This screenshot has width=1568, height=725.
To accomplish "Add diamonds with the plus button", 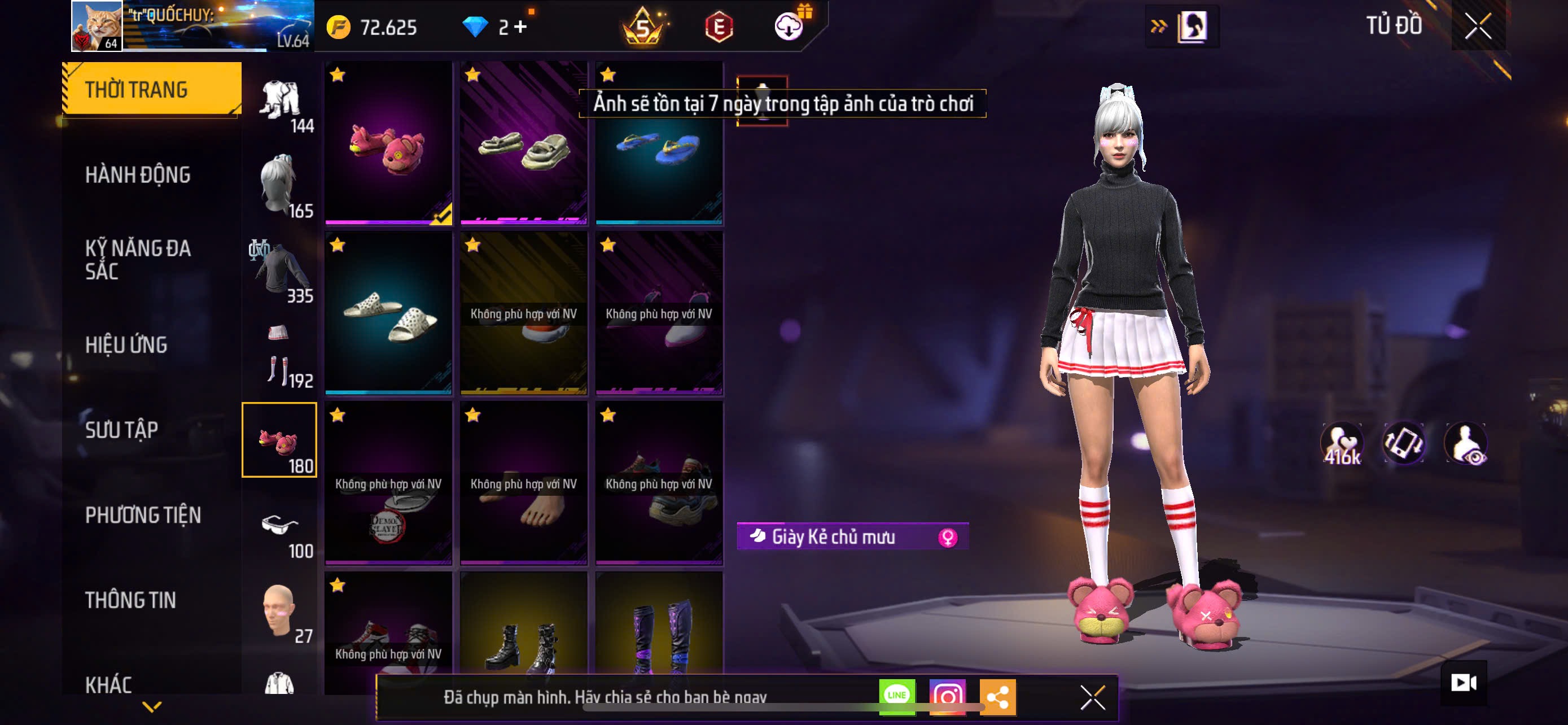I will [520, 27].
